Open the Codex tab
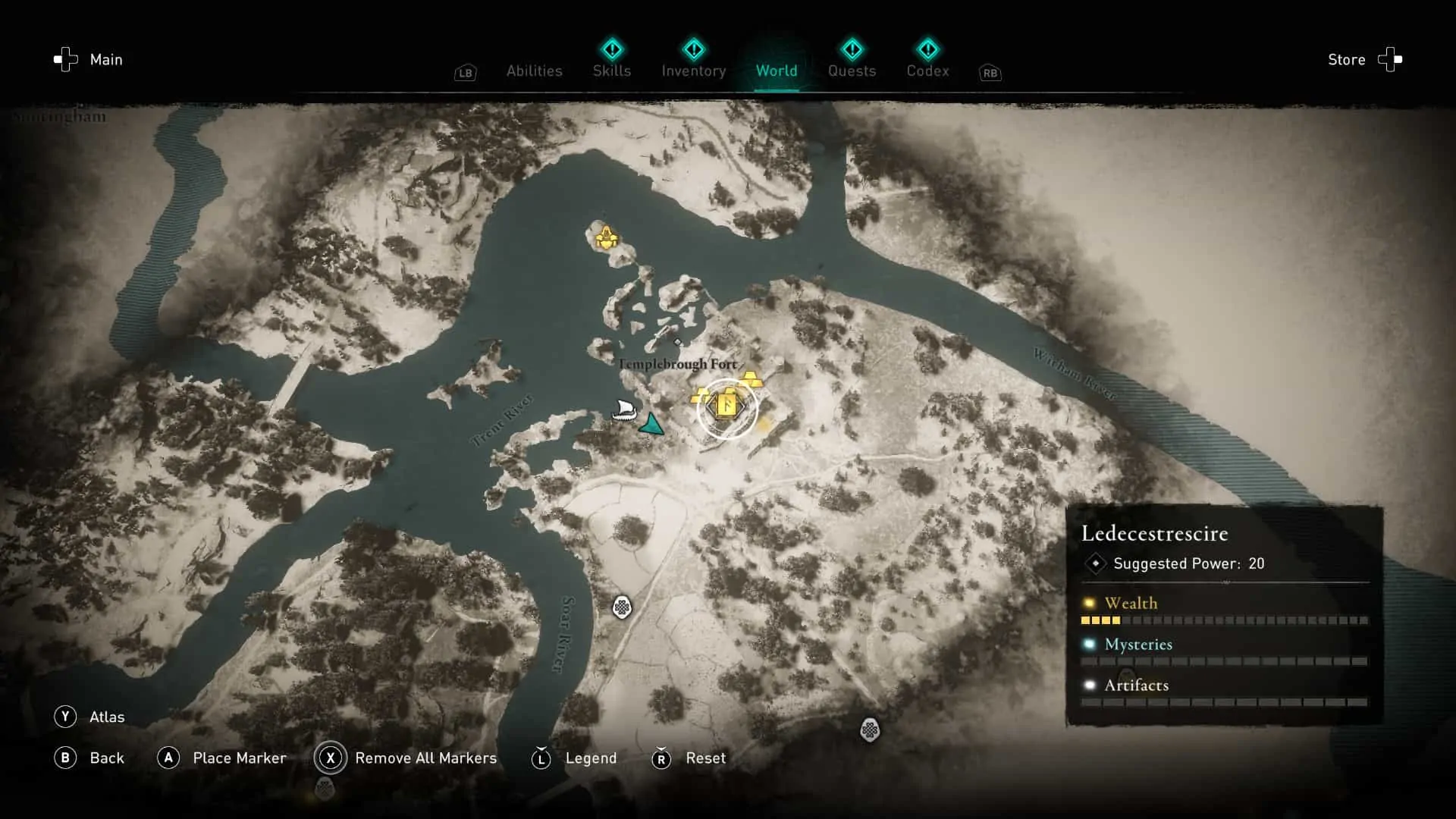 [927, 71]
